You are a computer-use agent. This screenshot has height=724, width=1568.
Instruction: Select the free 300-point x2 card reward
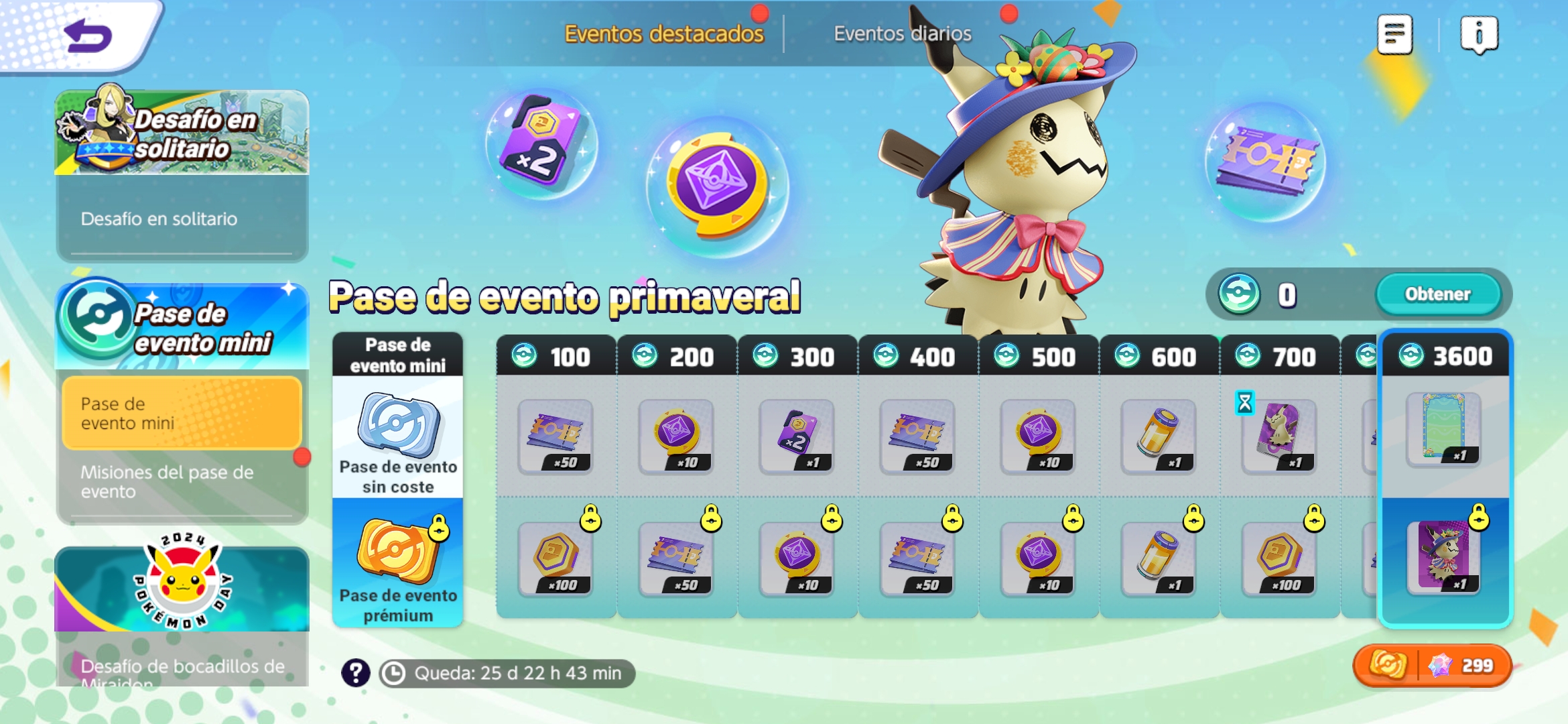point(796,436)
